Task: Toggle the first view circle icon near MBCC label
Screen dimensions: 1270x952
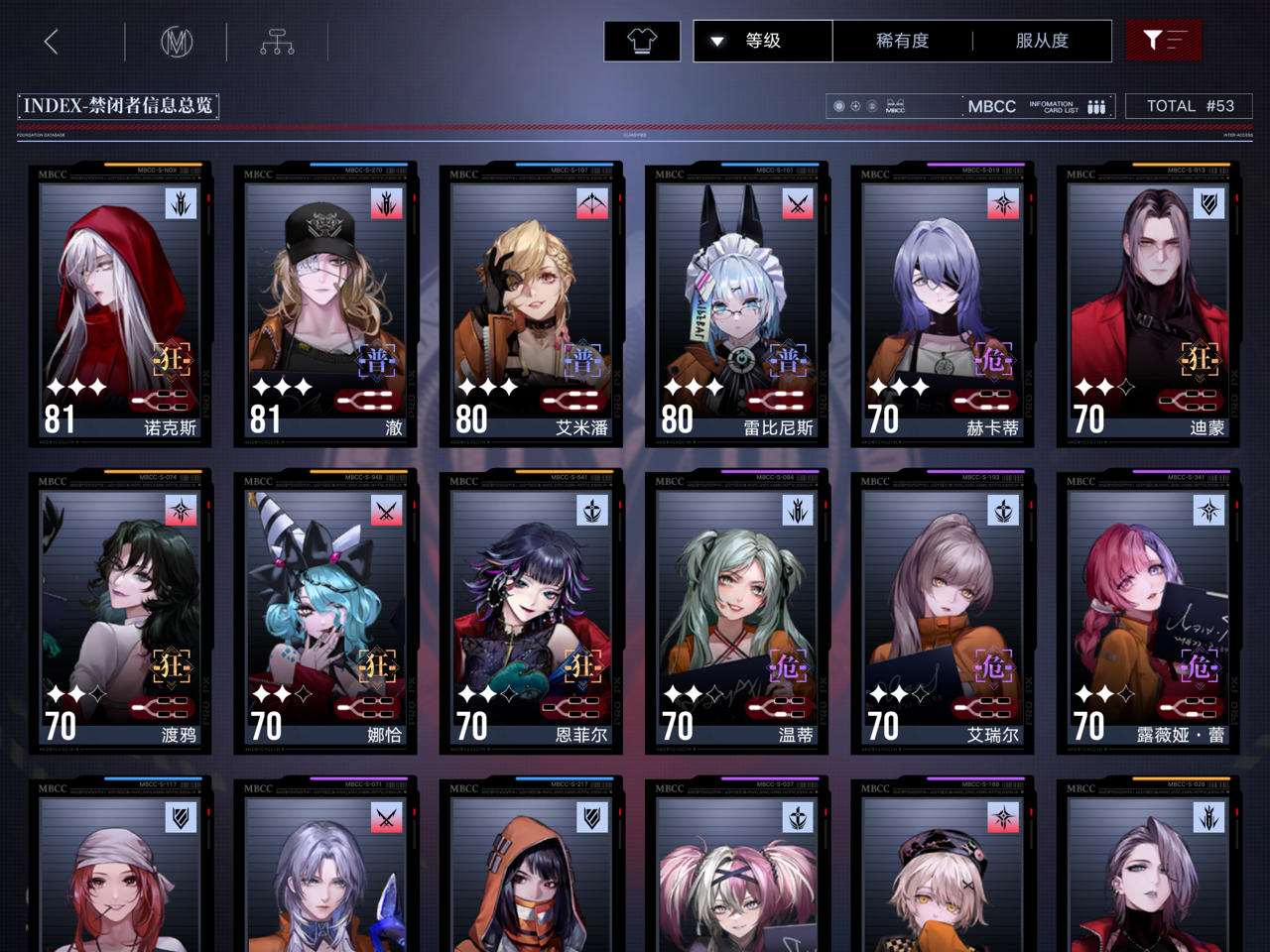Action: [x=838, y=105]
